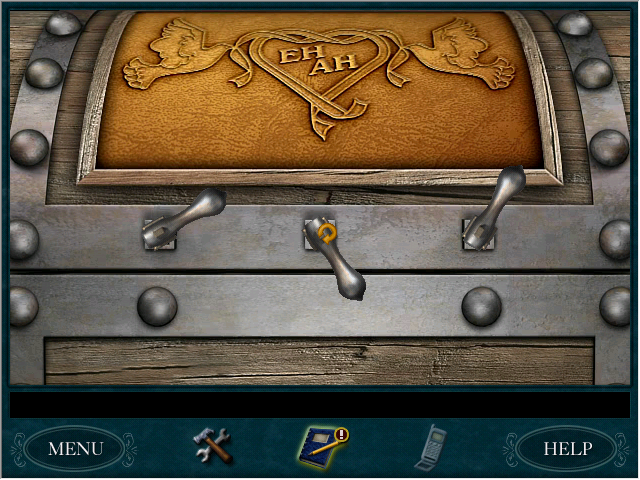Open the MENU button

click(x=75, y=448)
